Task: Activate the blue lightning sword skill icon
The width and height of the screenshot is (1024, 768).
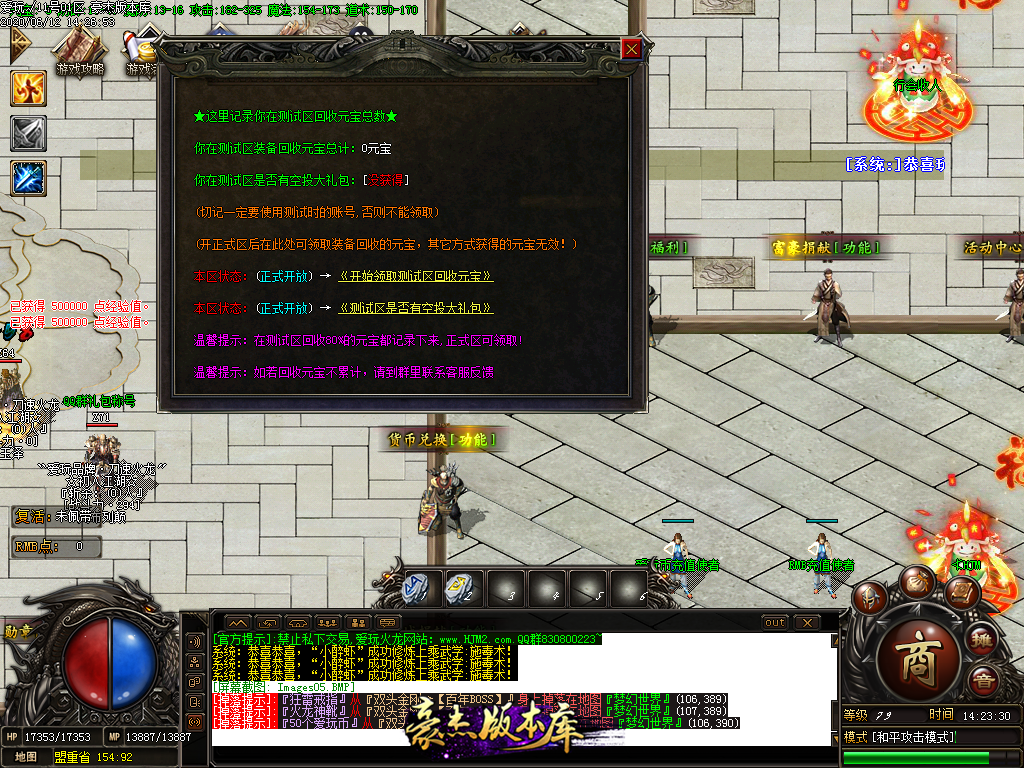Action: point(29,178)
